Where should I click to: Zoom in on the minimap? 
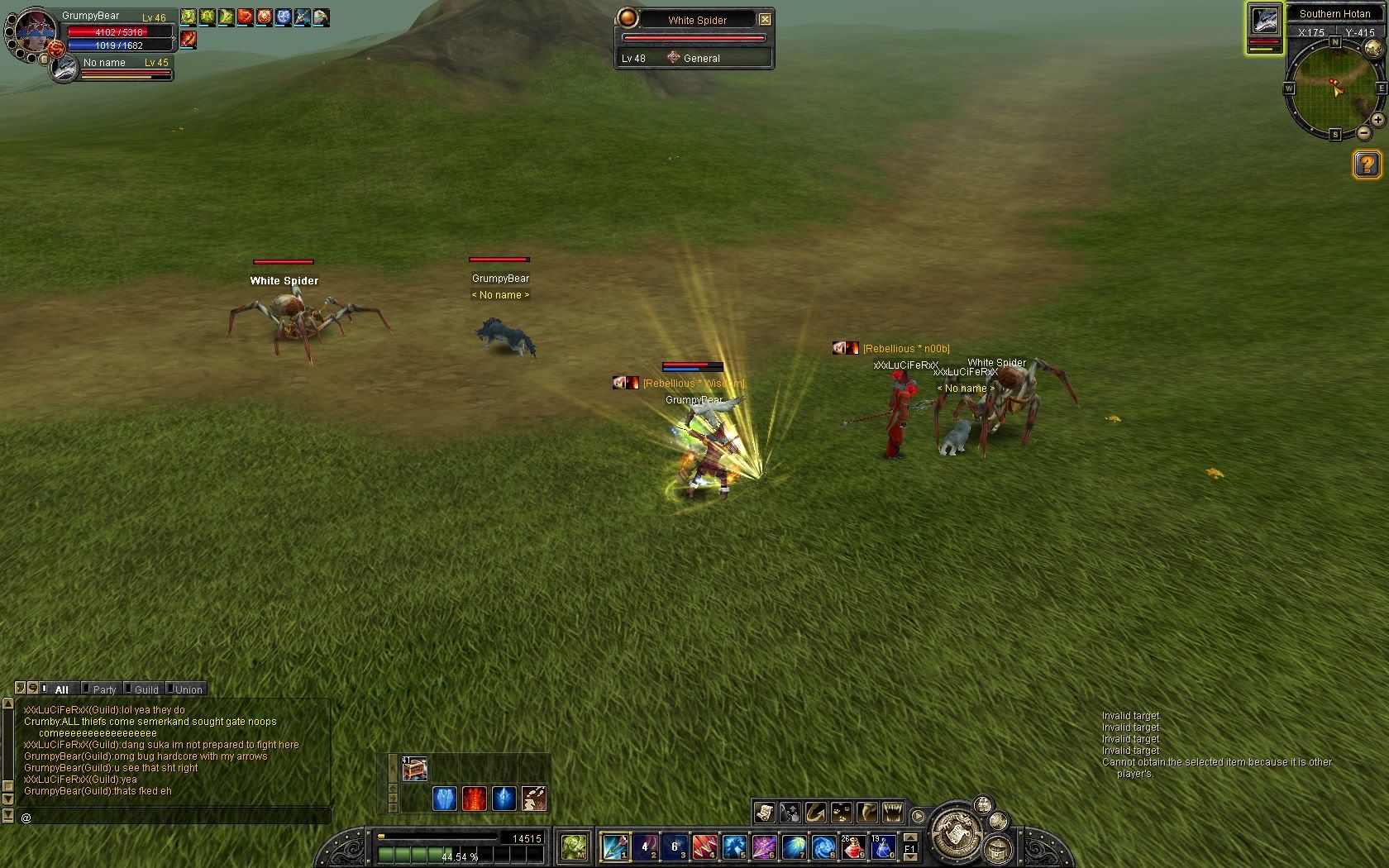click(x=1377, y=120)
